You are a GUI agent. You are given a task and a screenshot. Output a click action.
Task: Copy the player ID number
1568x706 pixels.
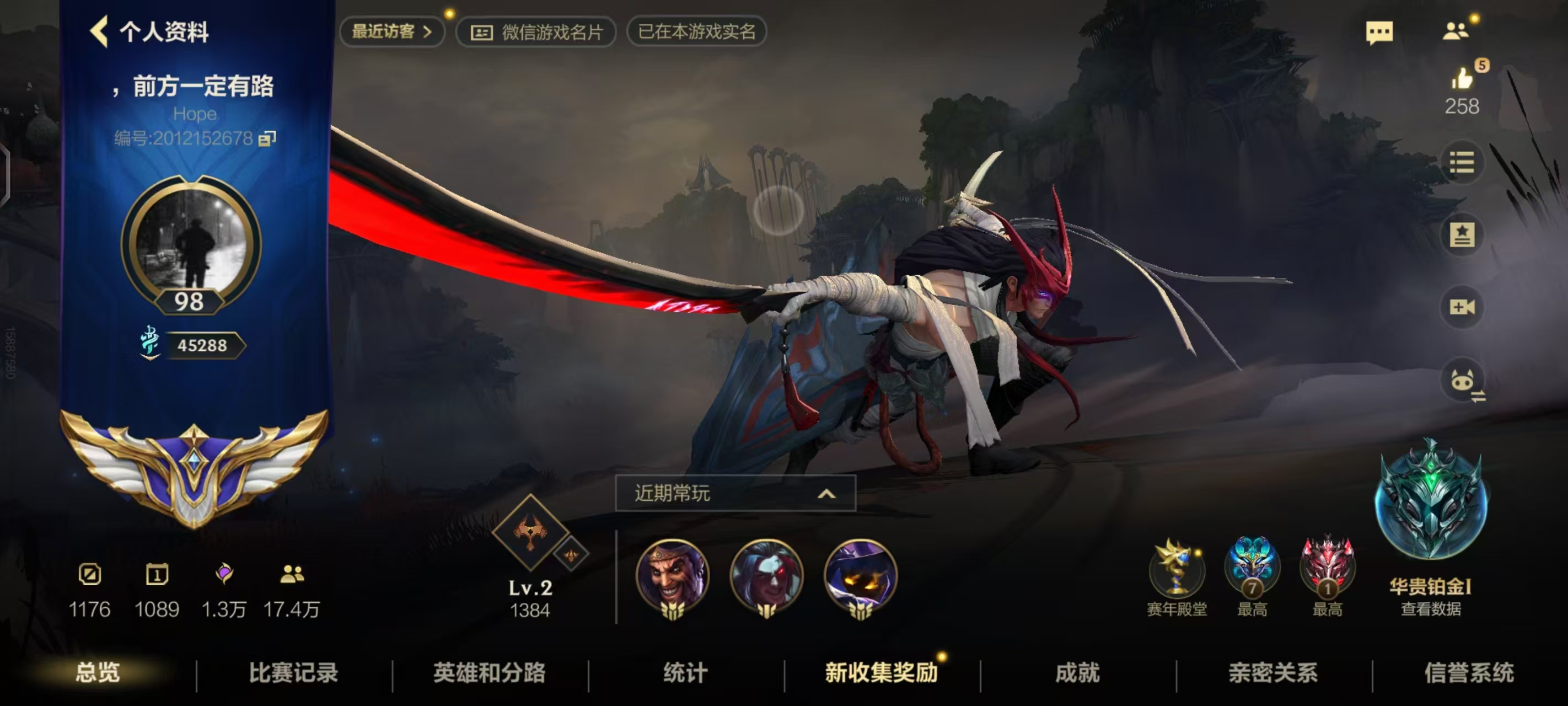267,139
